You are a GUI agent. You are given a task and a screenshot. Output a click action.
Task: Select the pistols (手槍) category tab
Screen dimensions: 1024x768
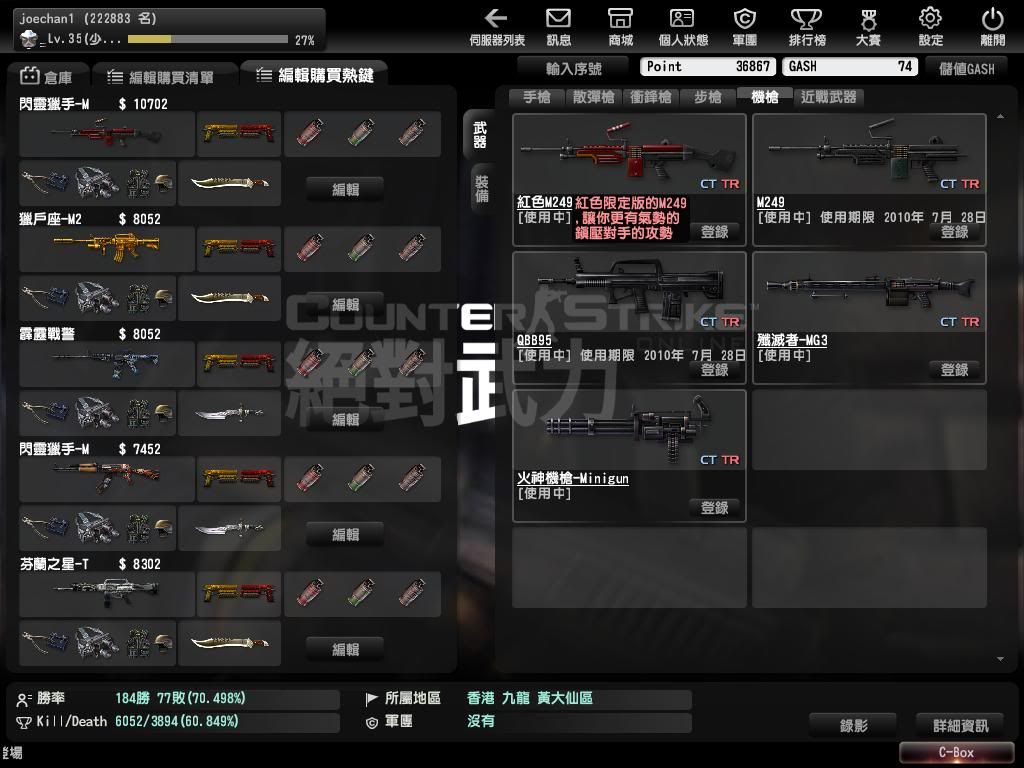[537, 97]
